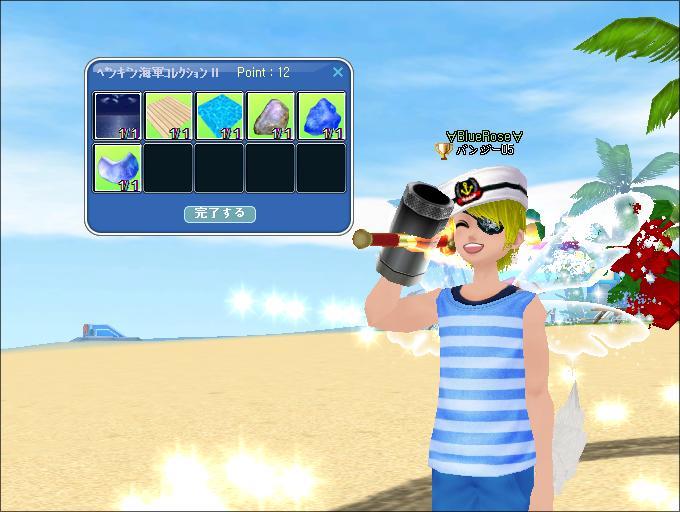Select the curved ice chunk slot

[x=118, y=167]
